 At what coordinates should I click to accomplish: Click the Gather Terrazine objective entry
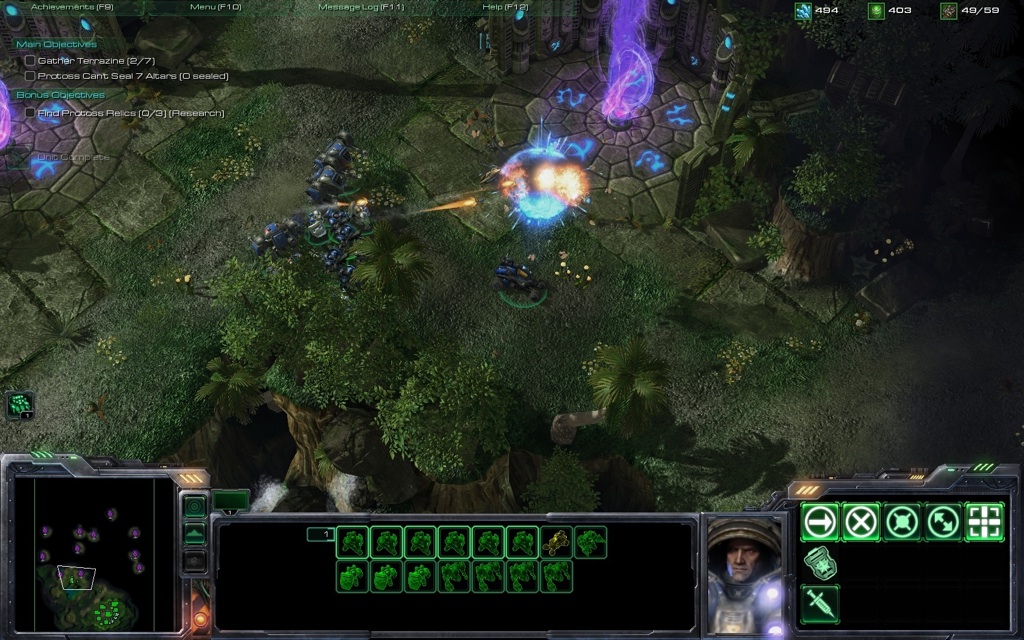[96, 61]
